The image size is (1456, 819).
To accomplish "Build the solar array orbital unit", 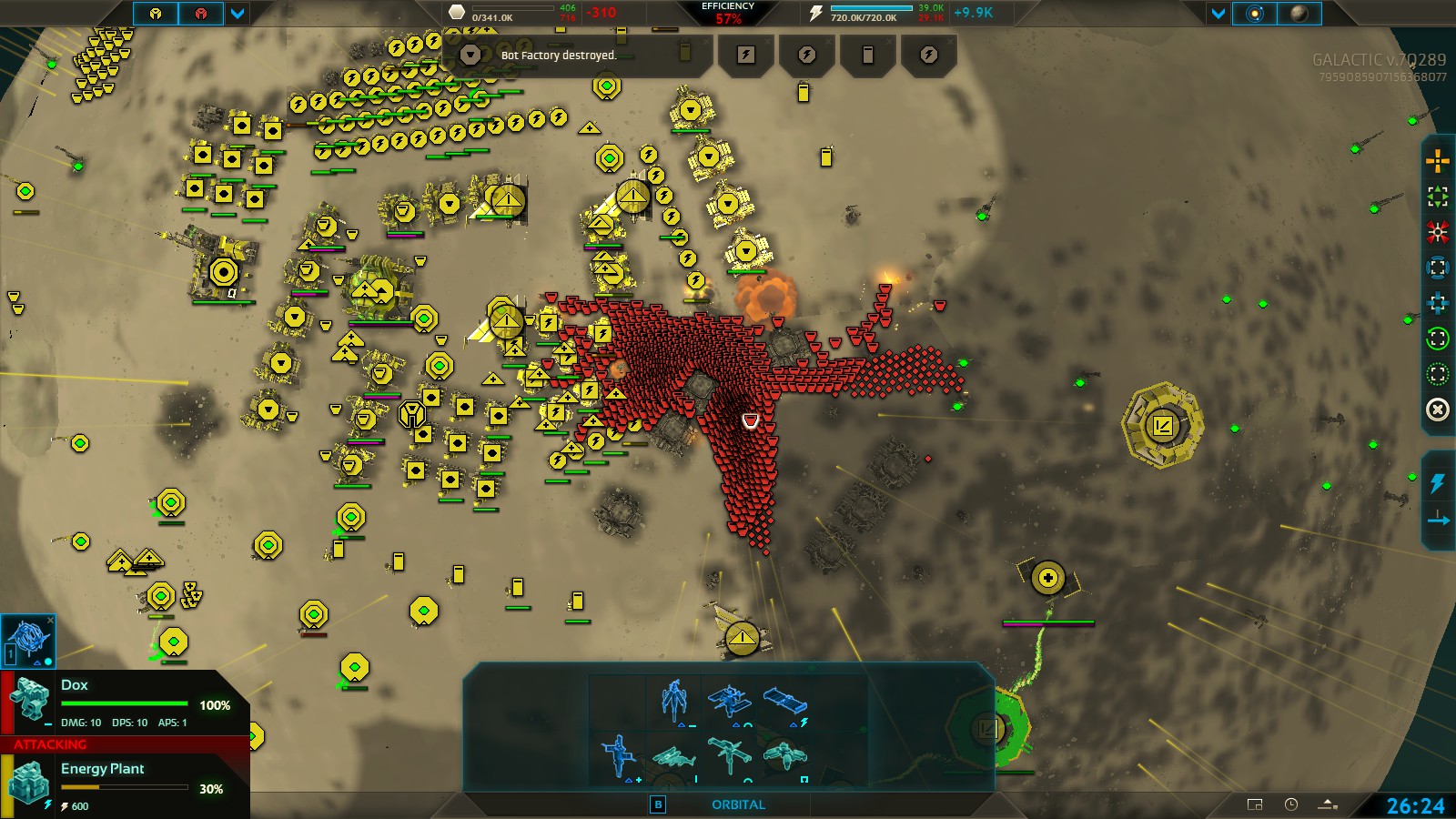I will (784, 701).
